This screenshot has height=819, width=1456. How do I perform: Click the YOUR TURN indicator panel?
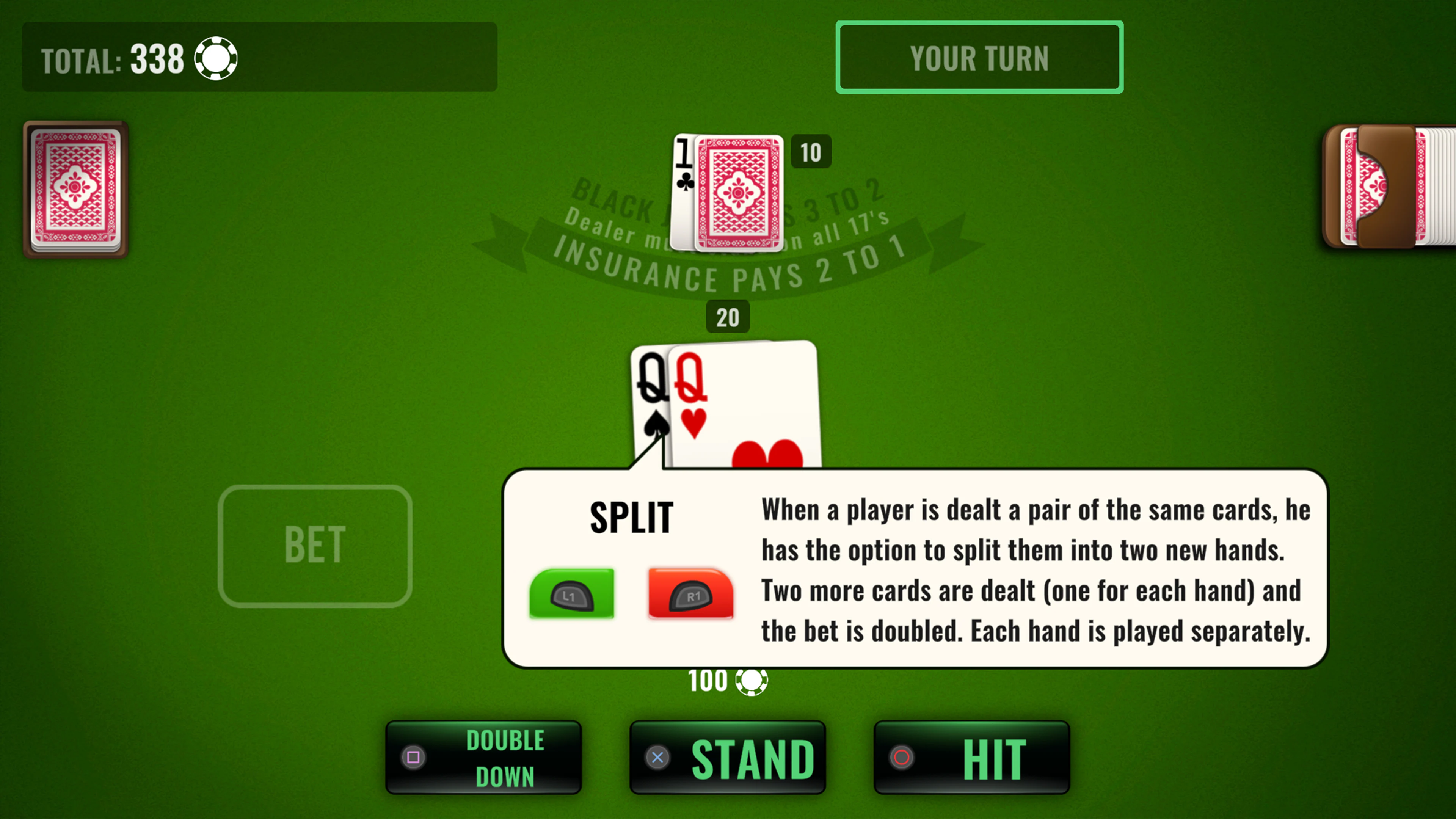tap(979, 57)
